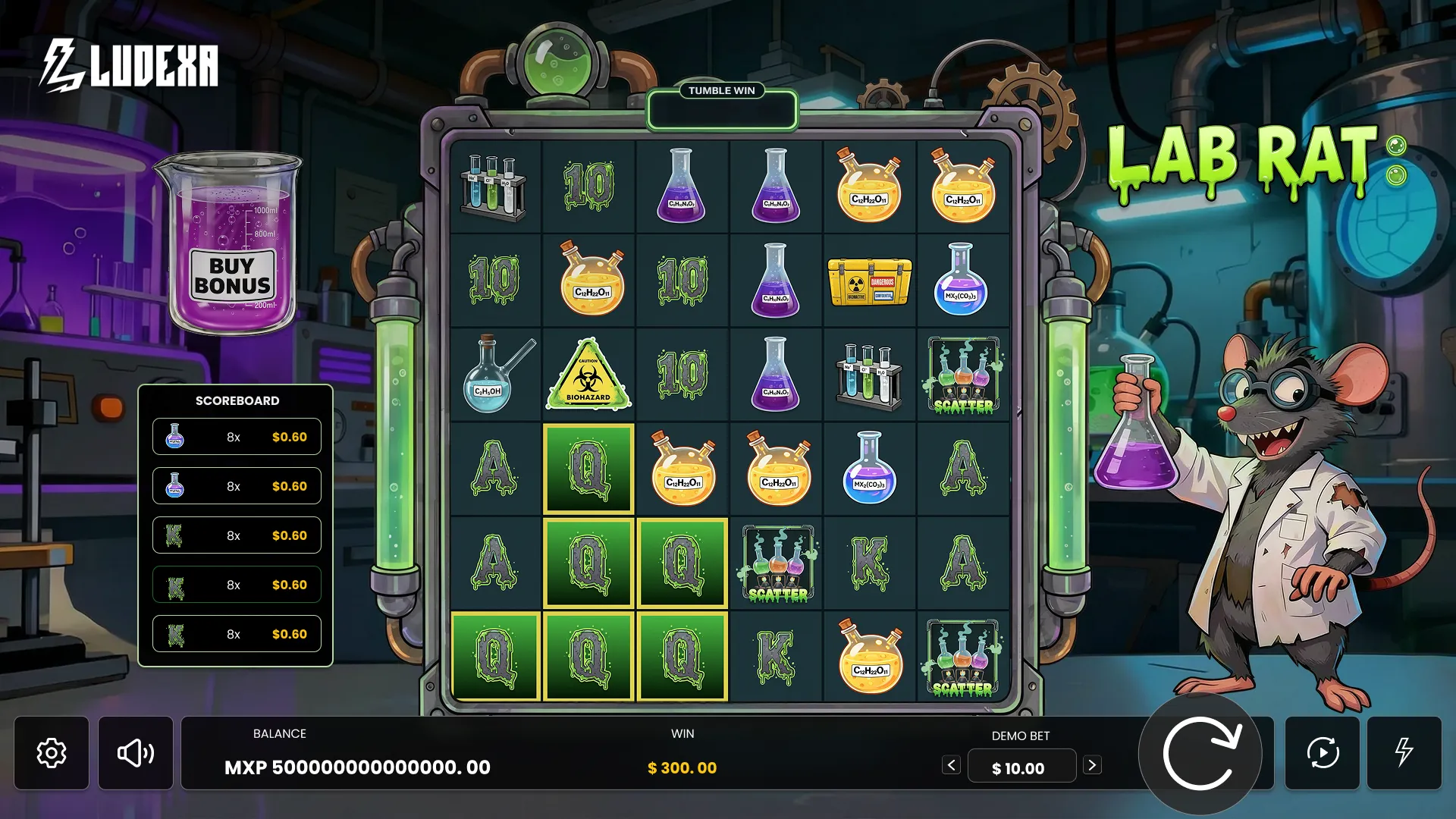
Task: Decrease the demo bet amount
Action: [952, 765]
